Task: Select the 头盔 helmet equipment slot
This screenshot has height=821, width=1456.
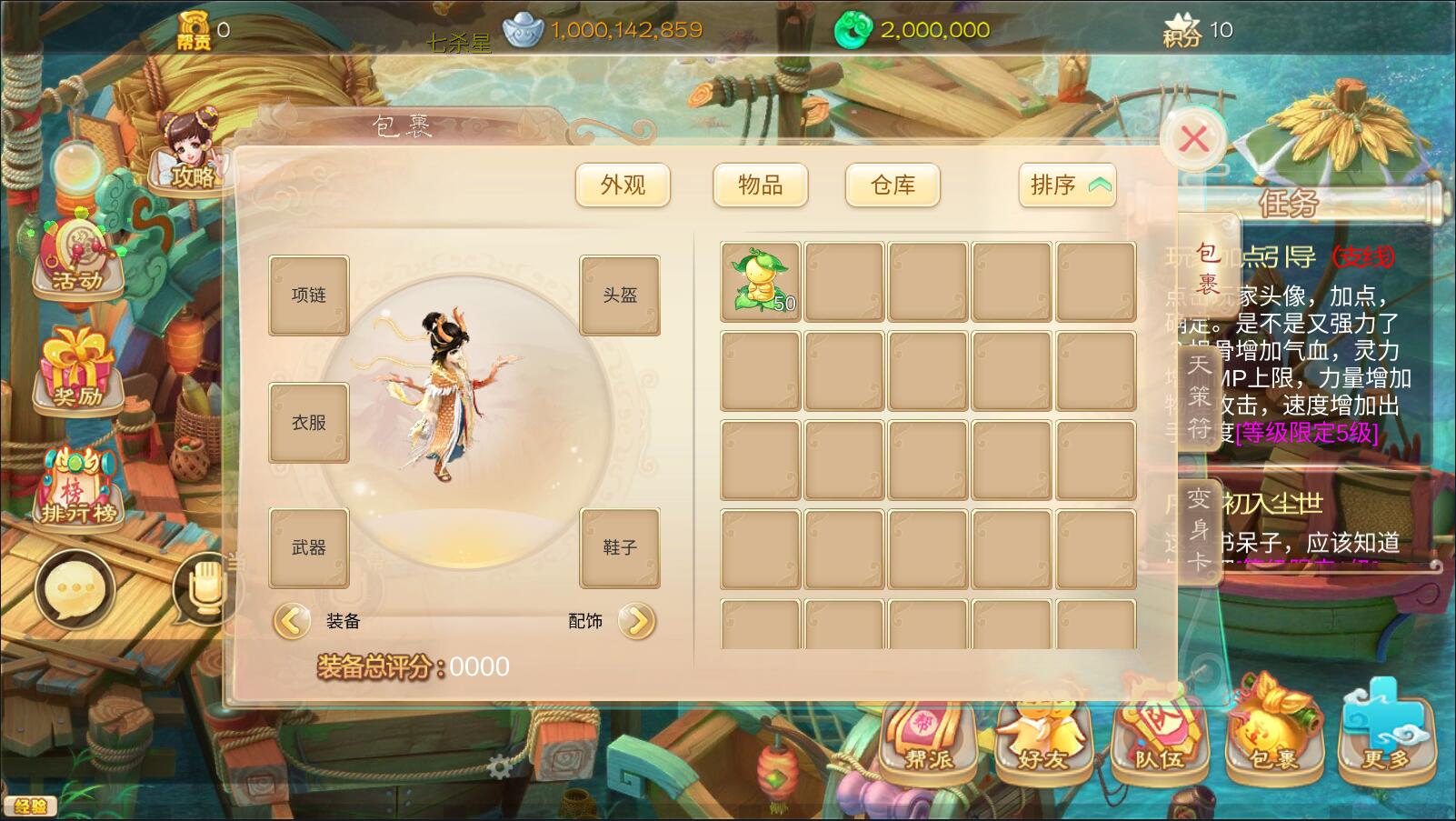Action: 620,295
